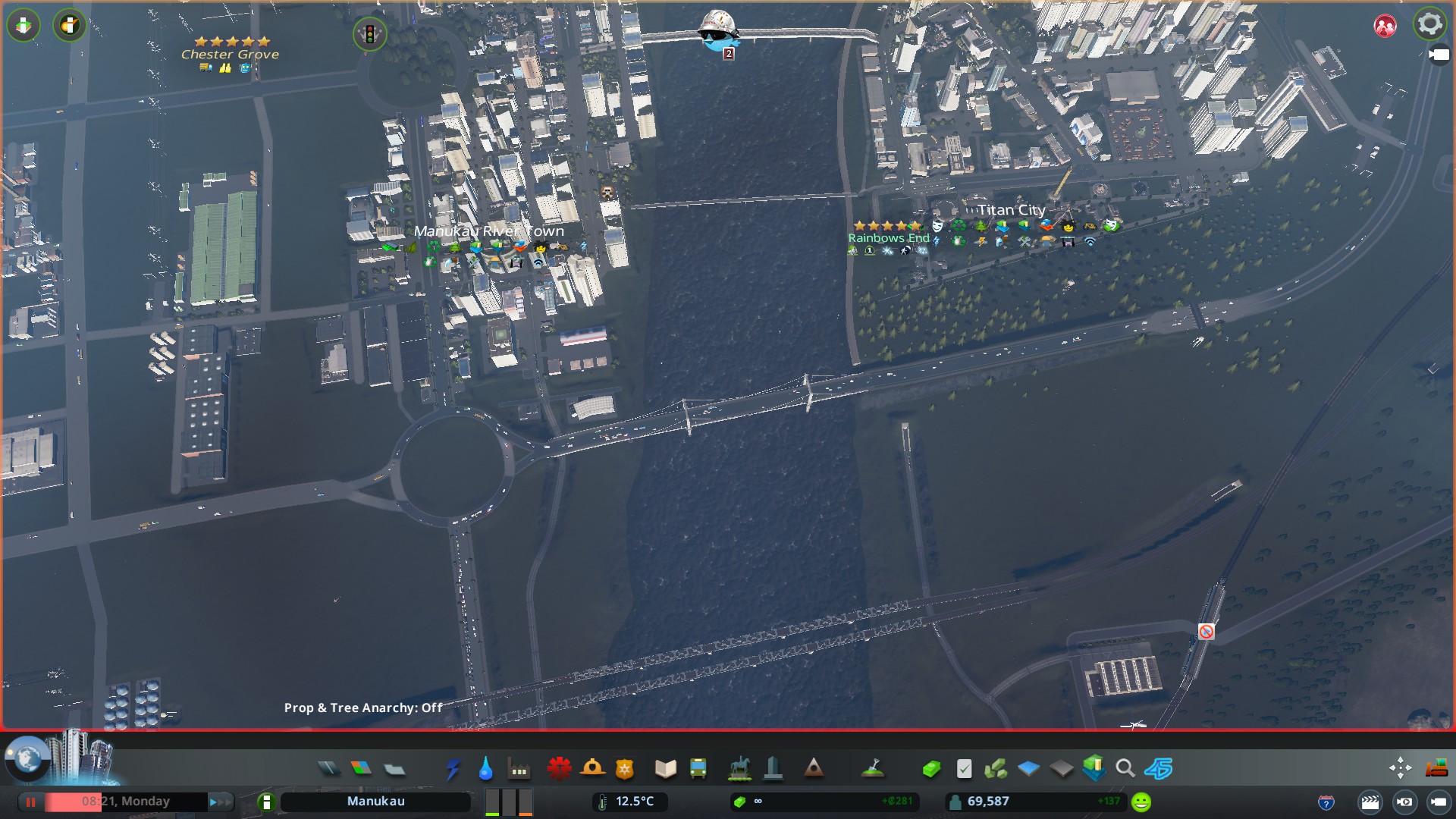Open the gear options menu

click(1429, 24)
